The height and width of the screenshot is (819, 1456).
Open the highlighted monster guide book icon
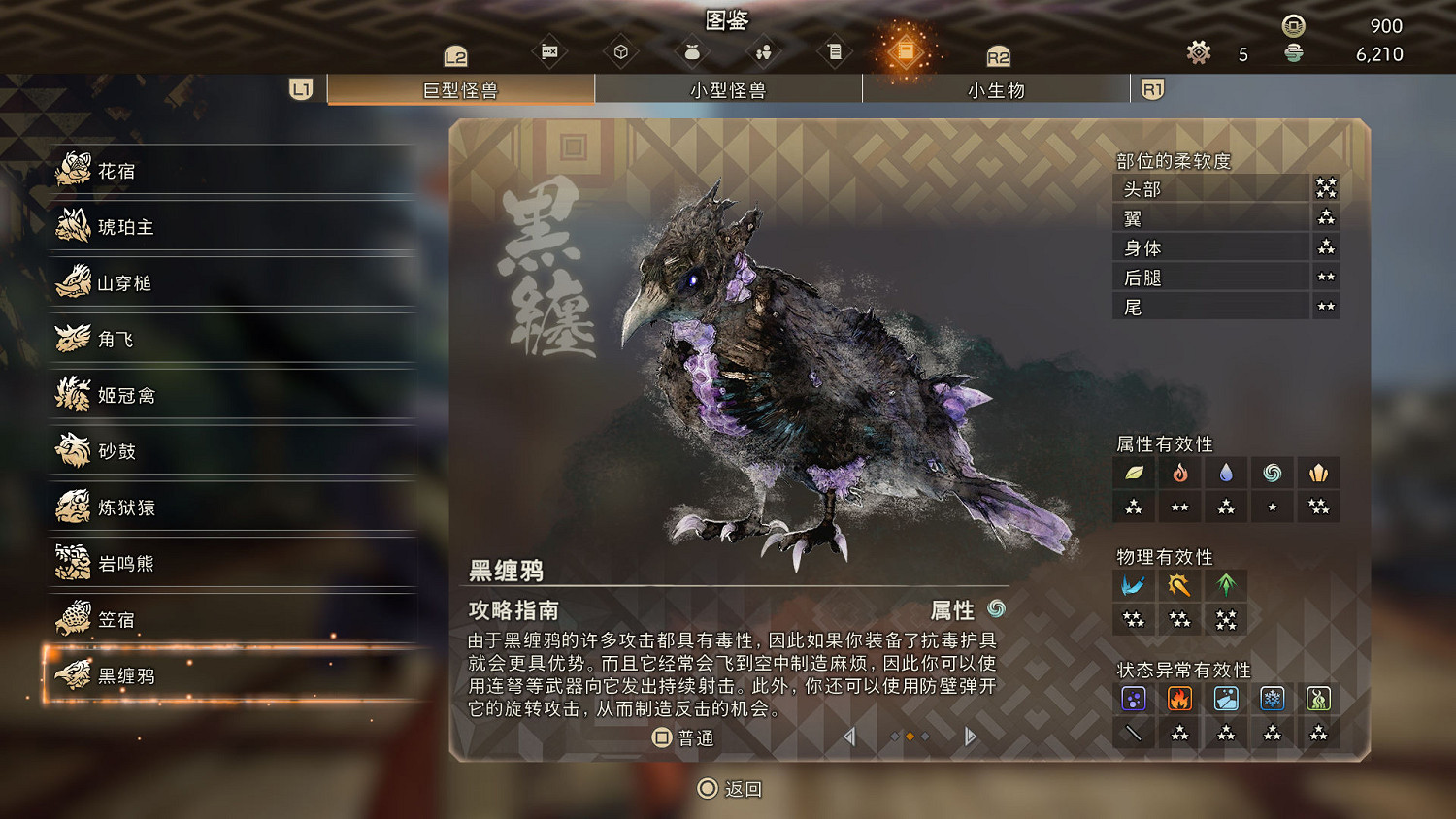point(906,49)
